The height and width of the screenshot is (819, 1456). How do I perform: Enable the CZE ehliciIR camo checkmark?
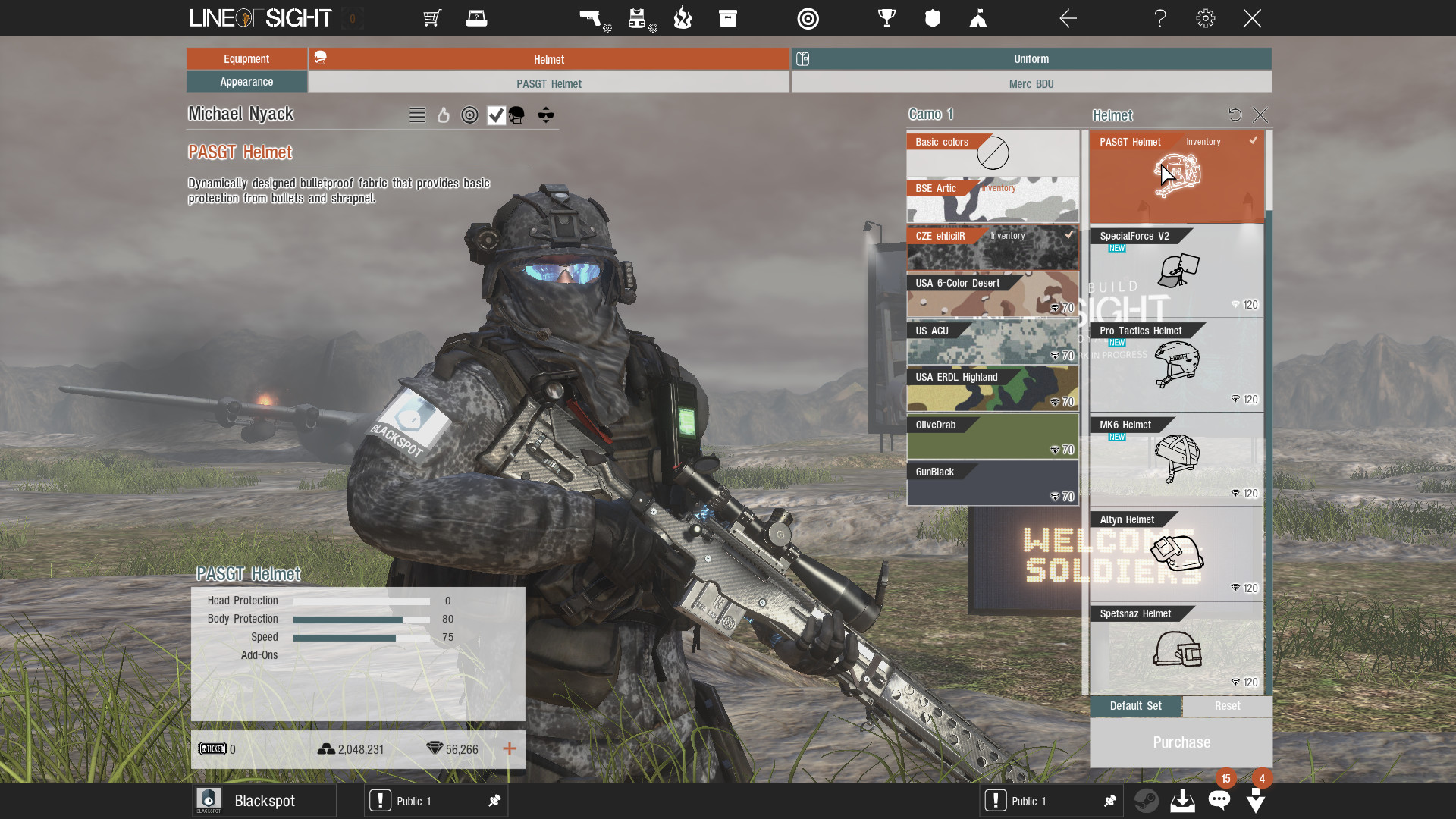tap(1069, 236)
